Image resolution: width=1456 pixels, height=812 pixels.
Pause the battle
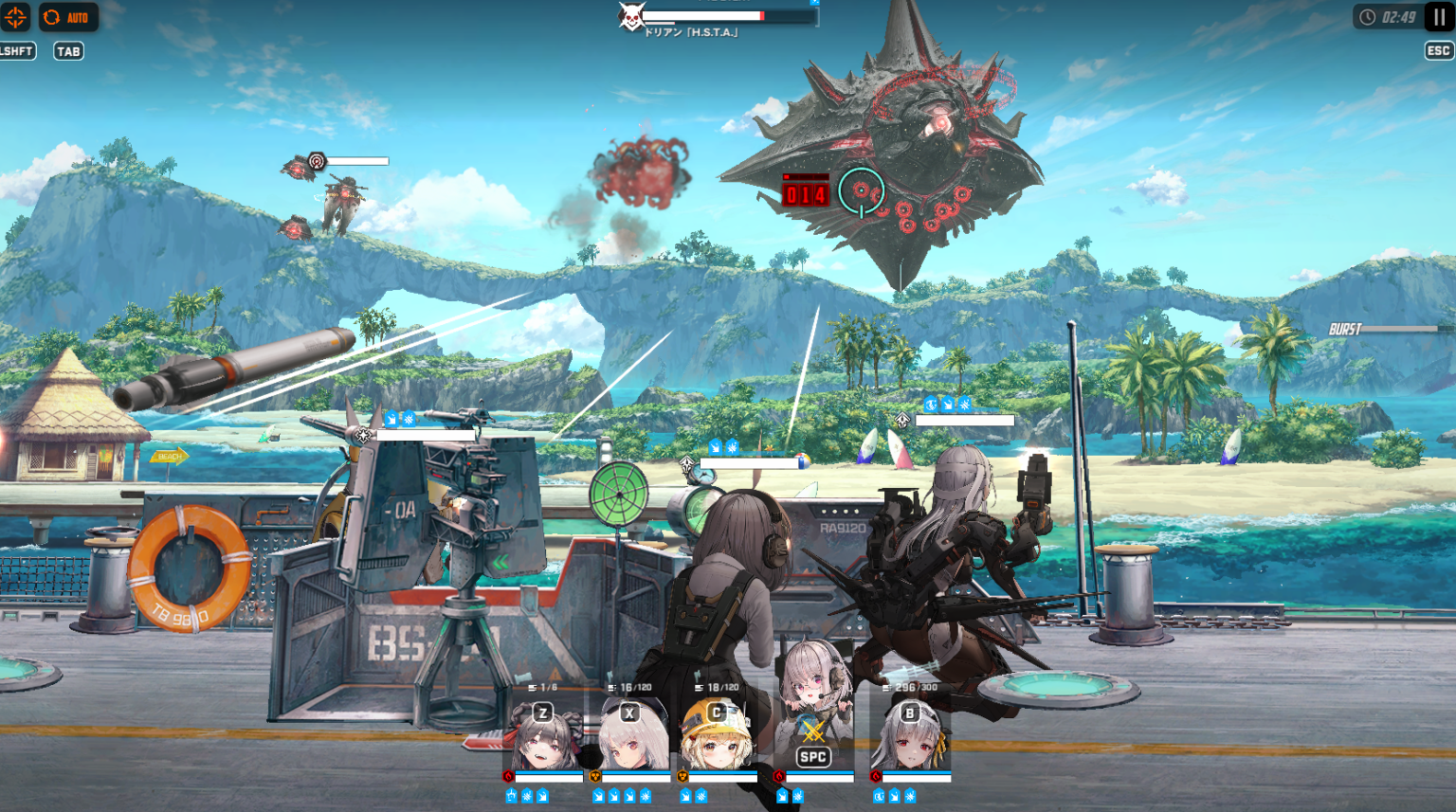pyautogui.click(x=1439, y=17)
